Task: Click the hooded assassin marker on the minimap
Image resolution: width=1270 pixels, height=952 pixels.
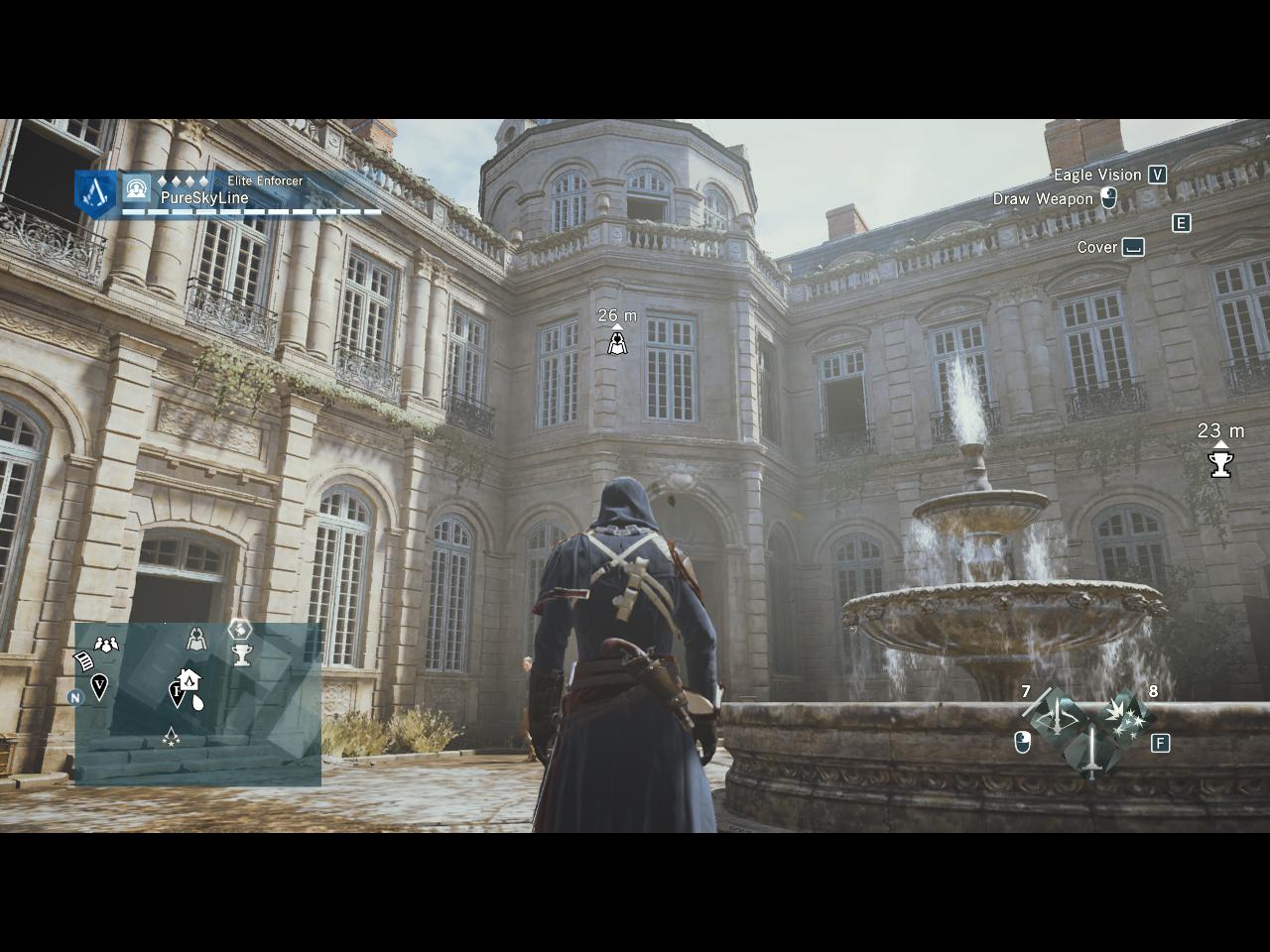Action: [x=197, y=640]
